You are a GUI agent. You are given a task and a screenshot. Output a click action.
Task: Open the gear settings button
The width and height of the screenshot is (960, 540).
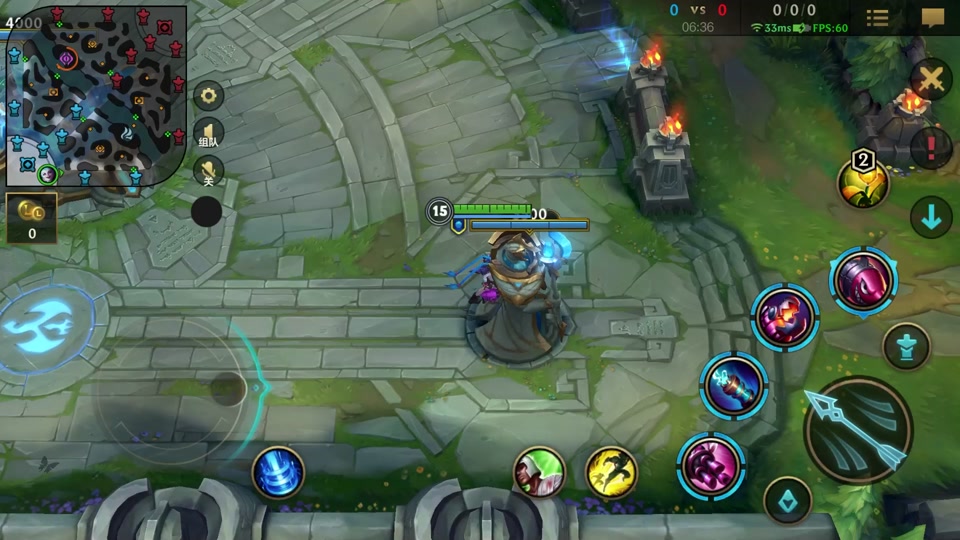208,96
